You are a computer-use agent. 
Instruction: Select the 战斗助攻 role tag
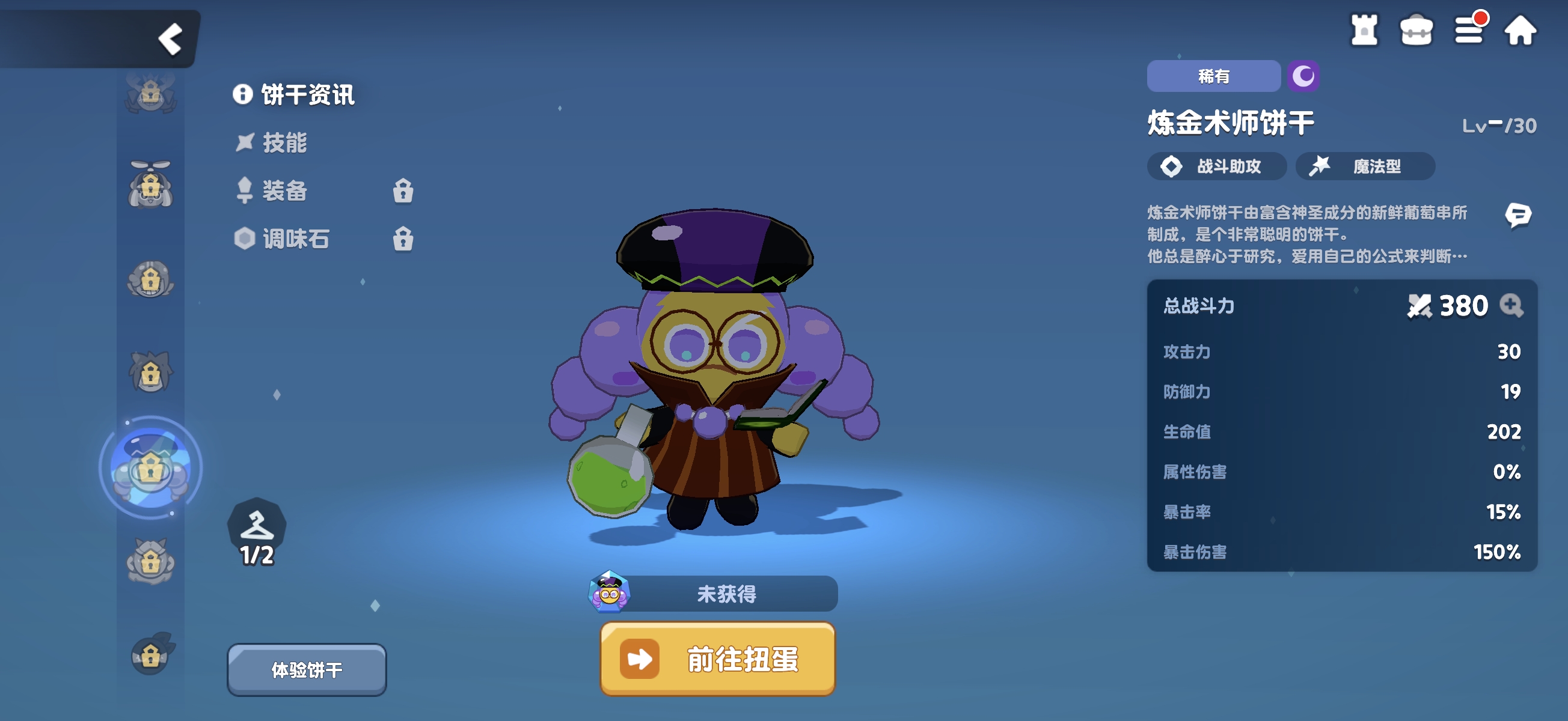click(1217, 166)
